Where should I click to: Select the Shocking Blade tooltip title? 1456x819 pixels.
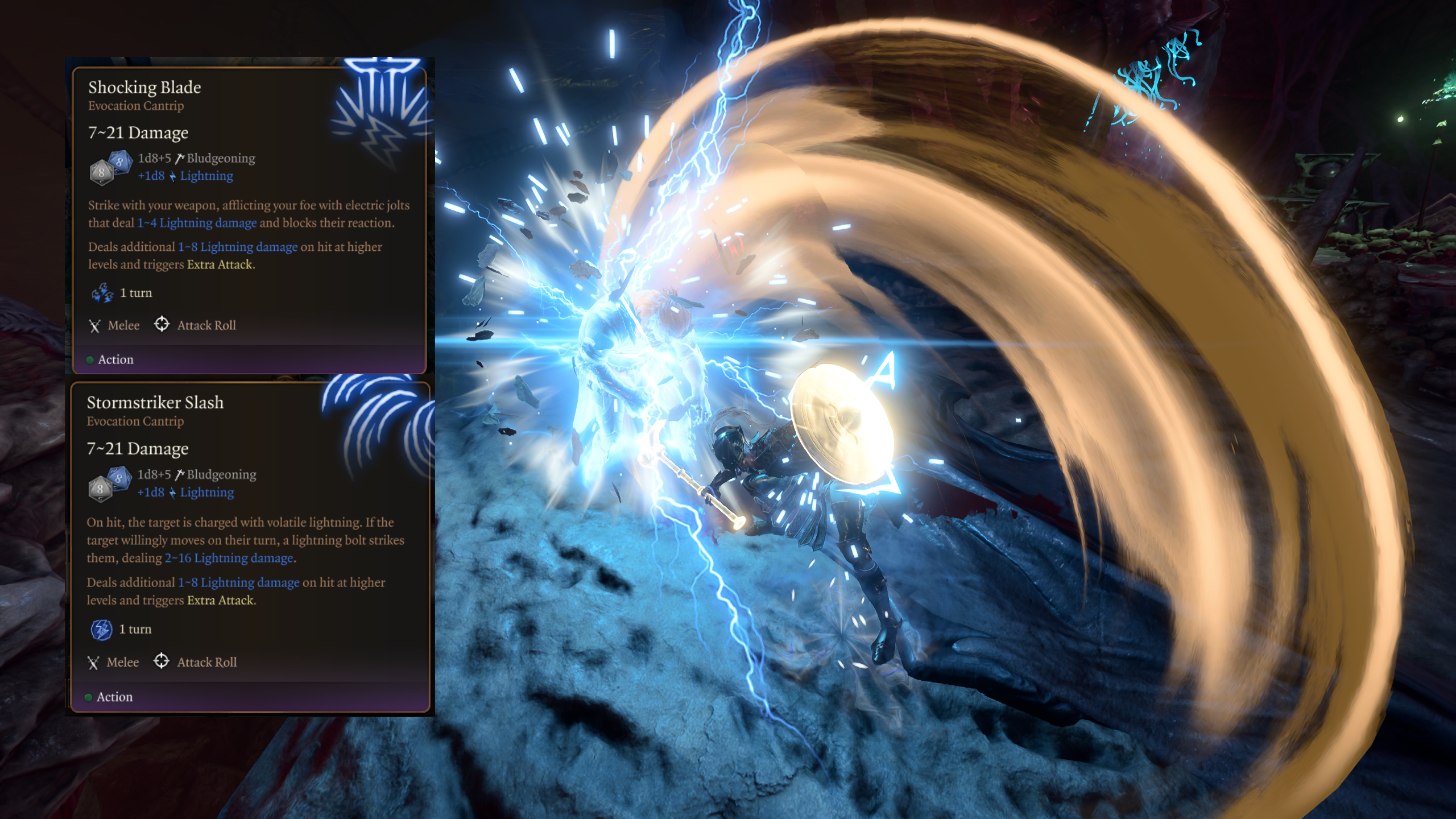coord(144,87)
